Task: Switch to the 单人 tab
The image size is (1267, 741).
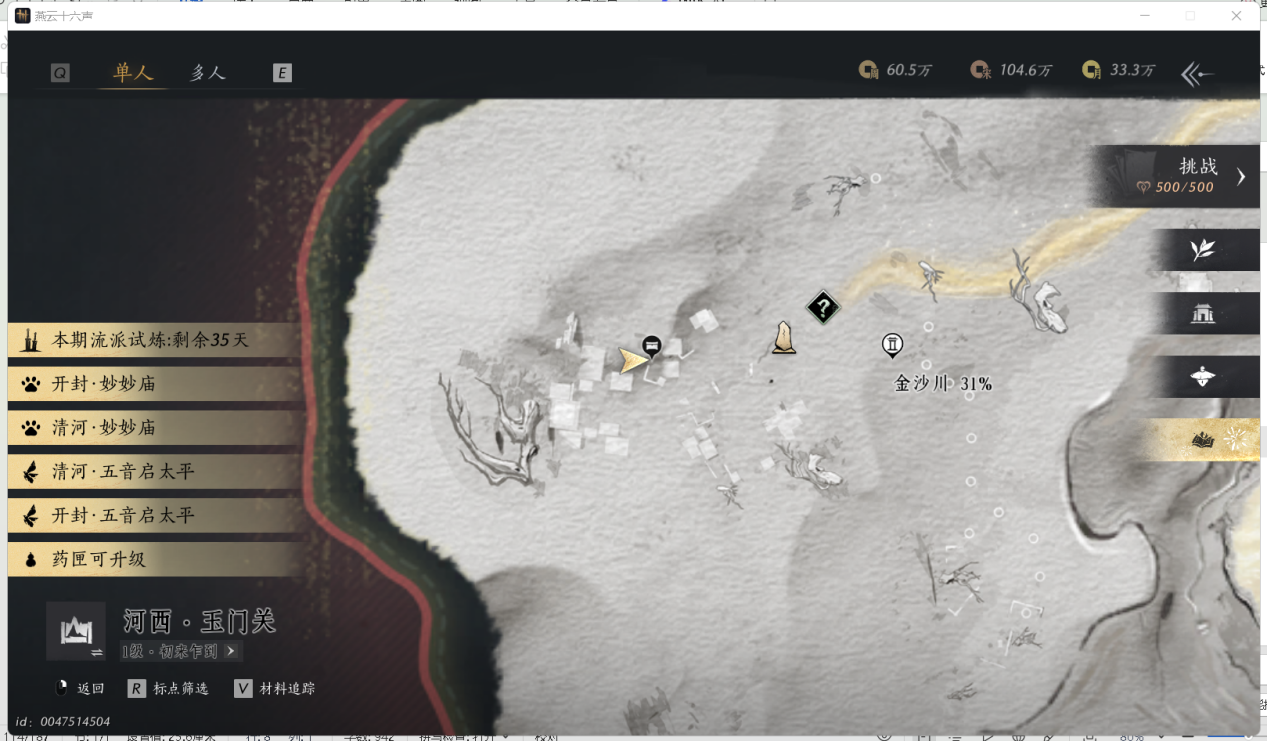Action: [x=133, y=73]
